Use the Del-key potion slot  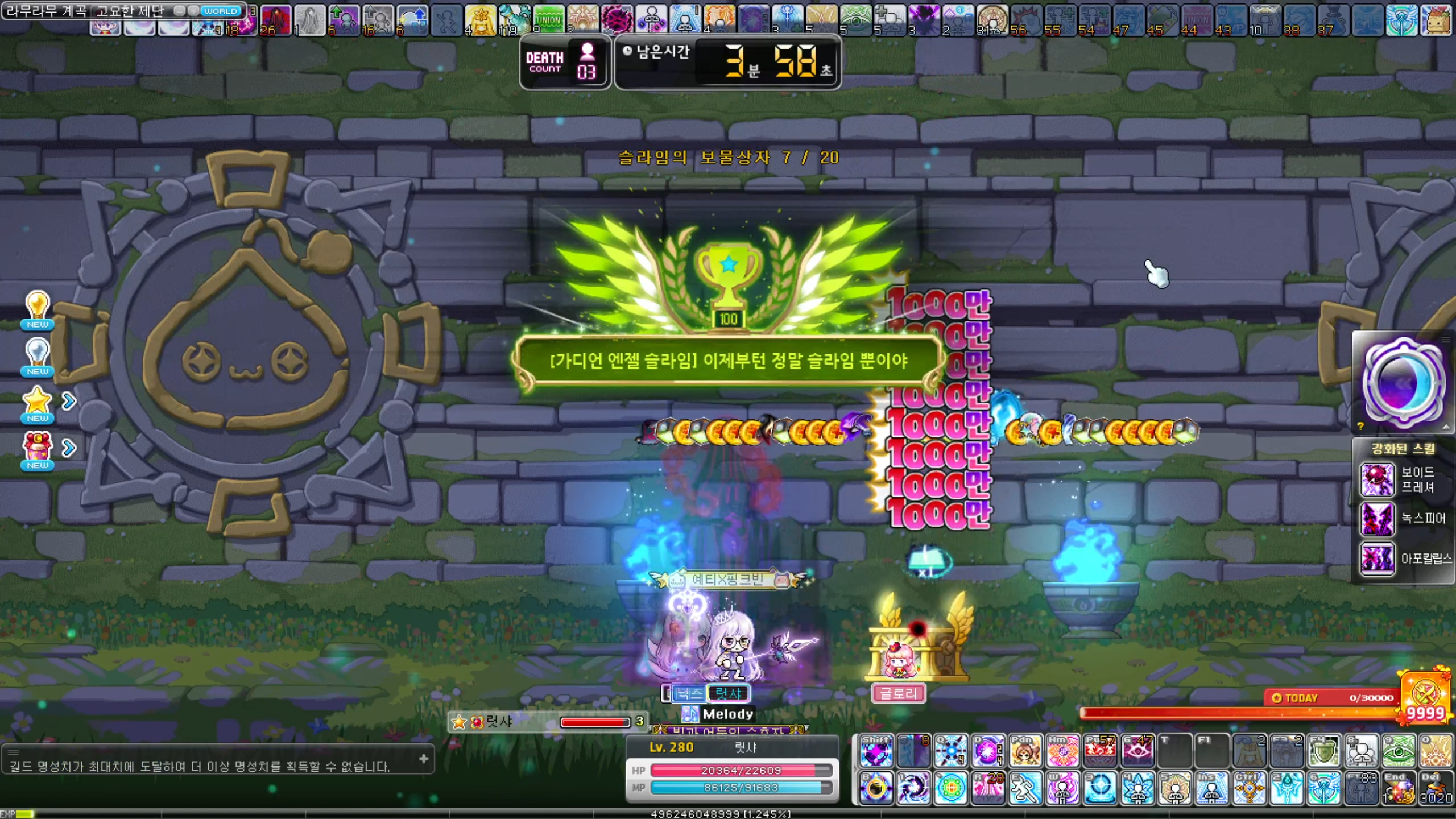(1436, 788)
